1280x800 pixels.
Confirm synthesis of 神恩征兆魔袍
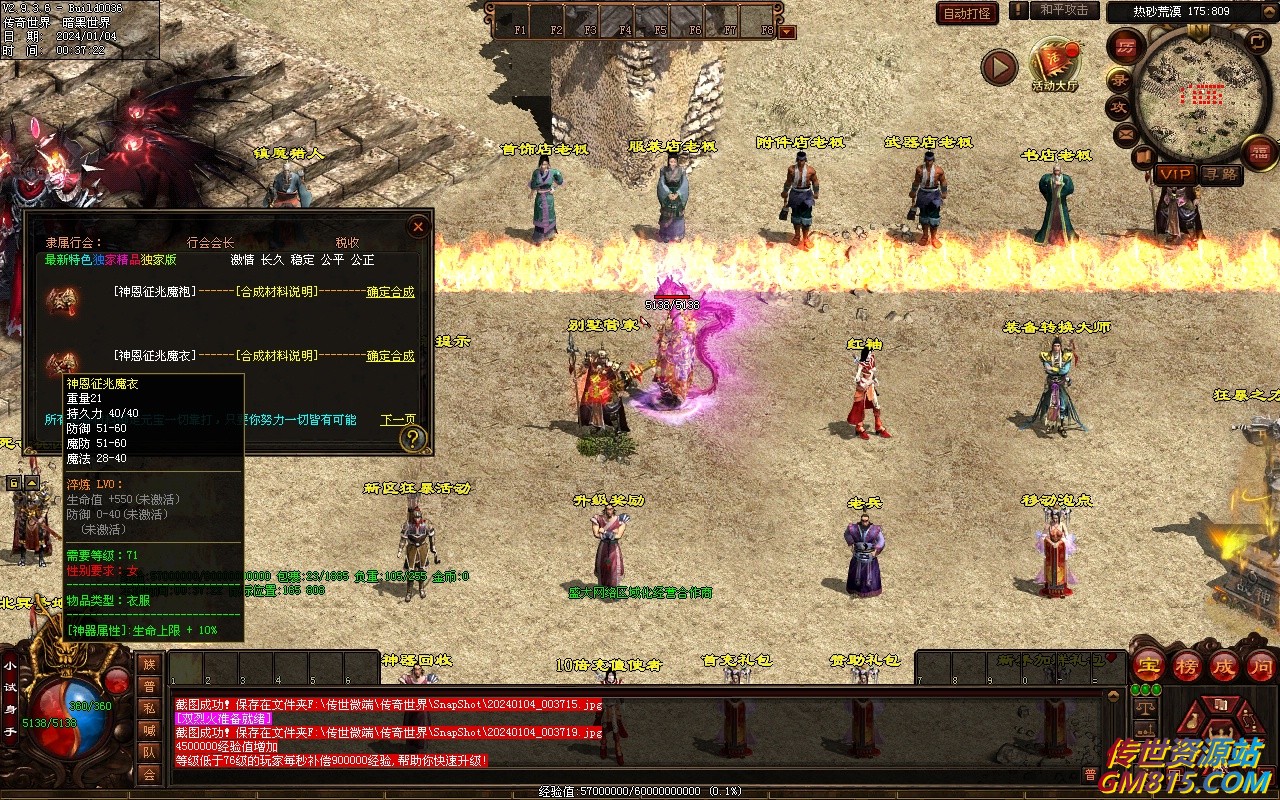coord(390,292)
